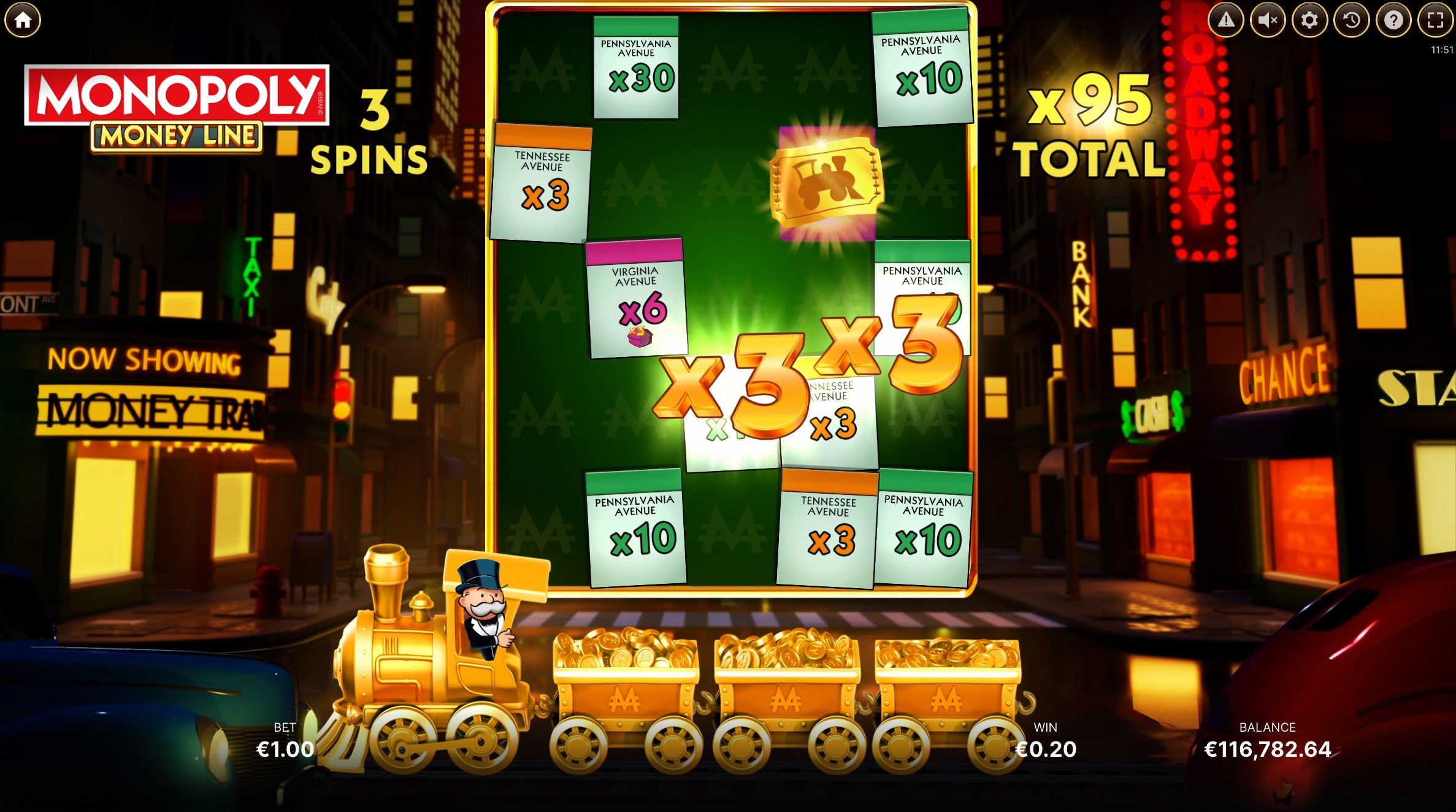Click the BET amount of €1.00

[x=284, y=748]
